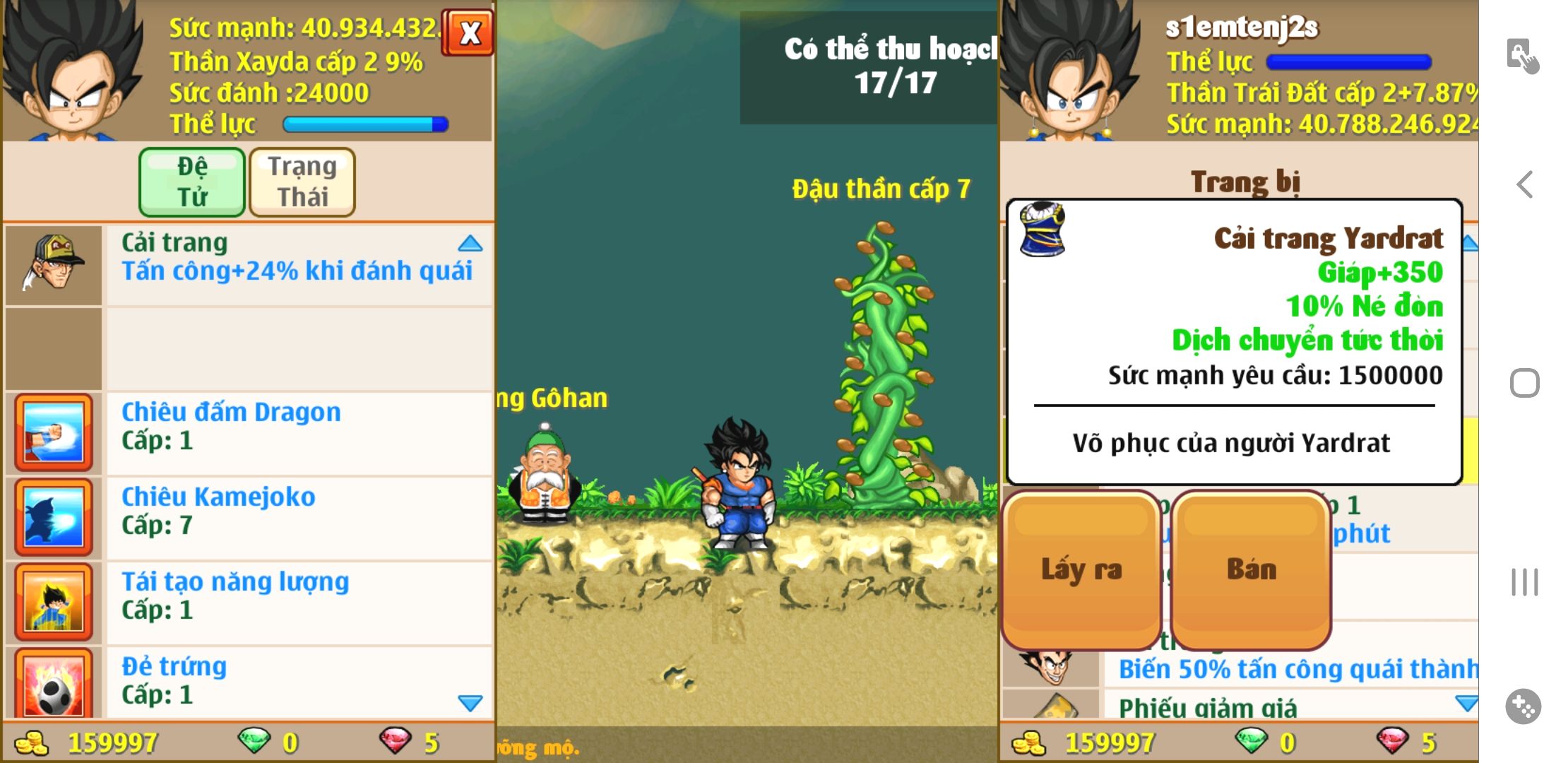The image size is (1568, 763).
Task: Open the Trạng Thái tab
Action: point(302,182)
